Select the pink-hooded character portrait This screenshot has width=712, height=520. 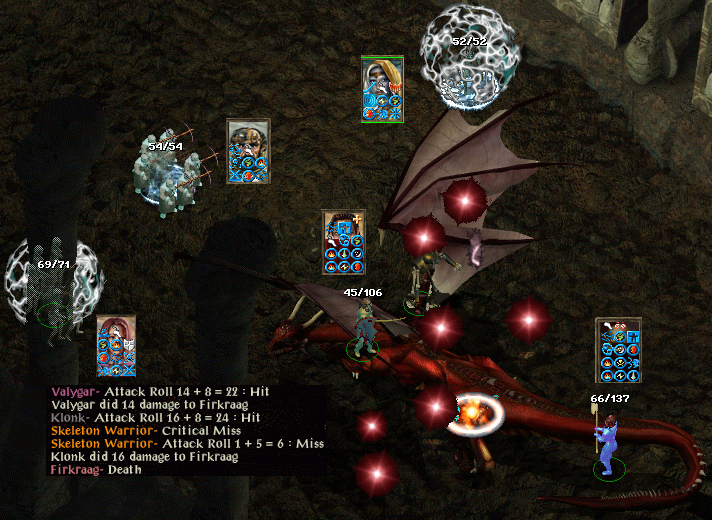coord(116,346)
